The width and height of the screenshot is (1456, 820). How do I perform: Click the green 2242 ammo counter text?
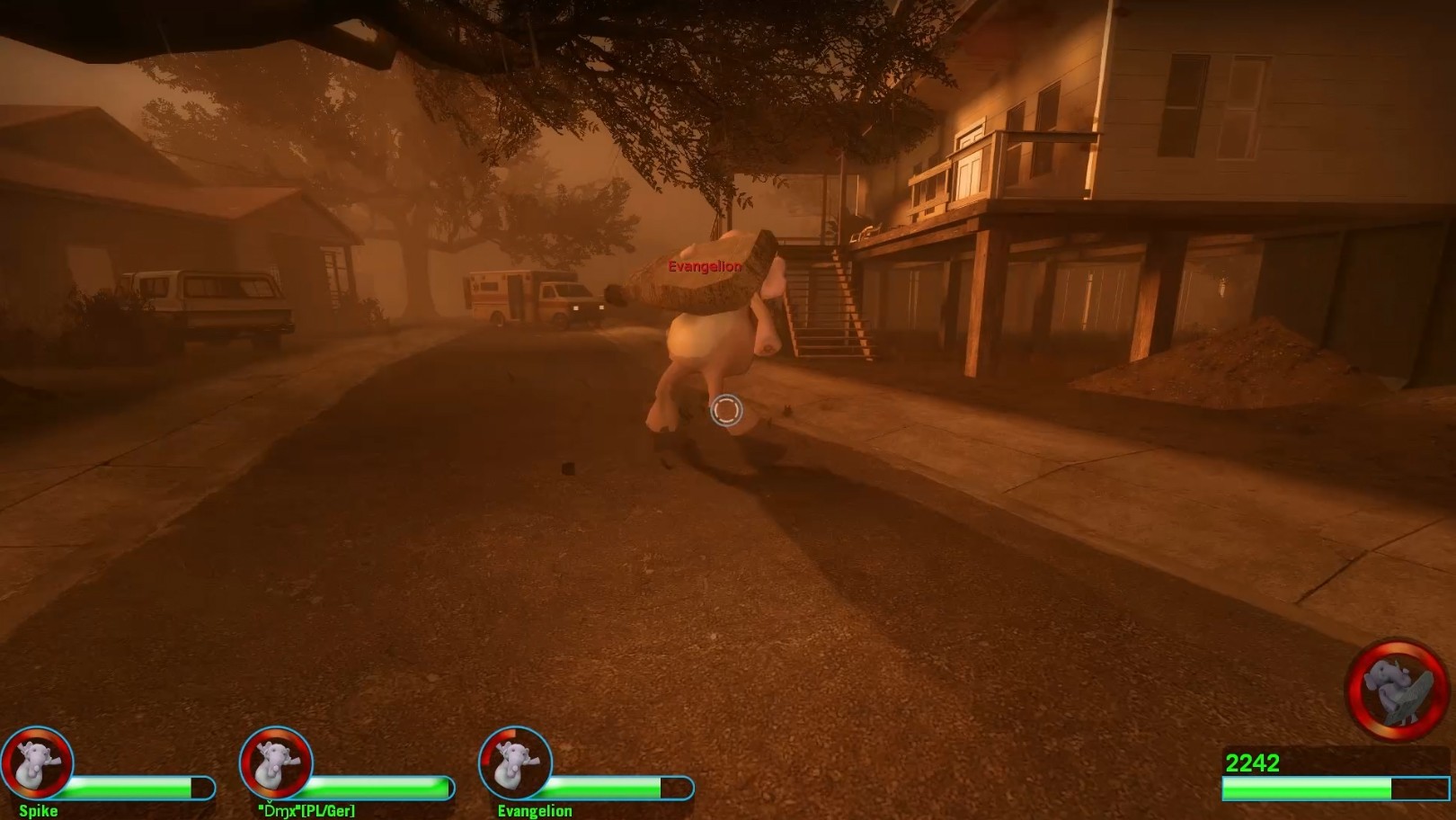click(x=1255, y=761)
